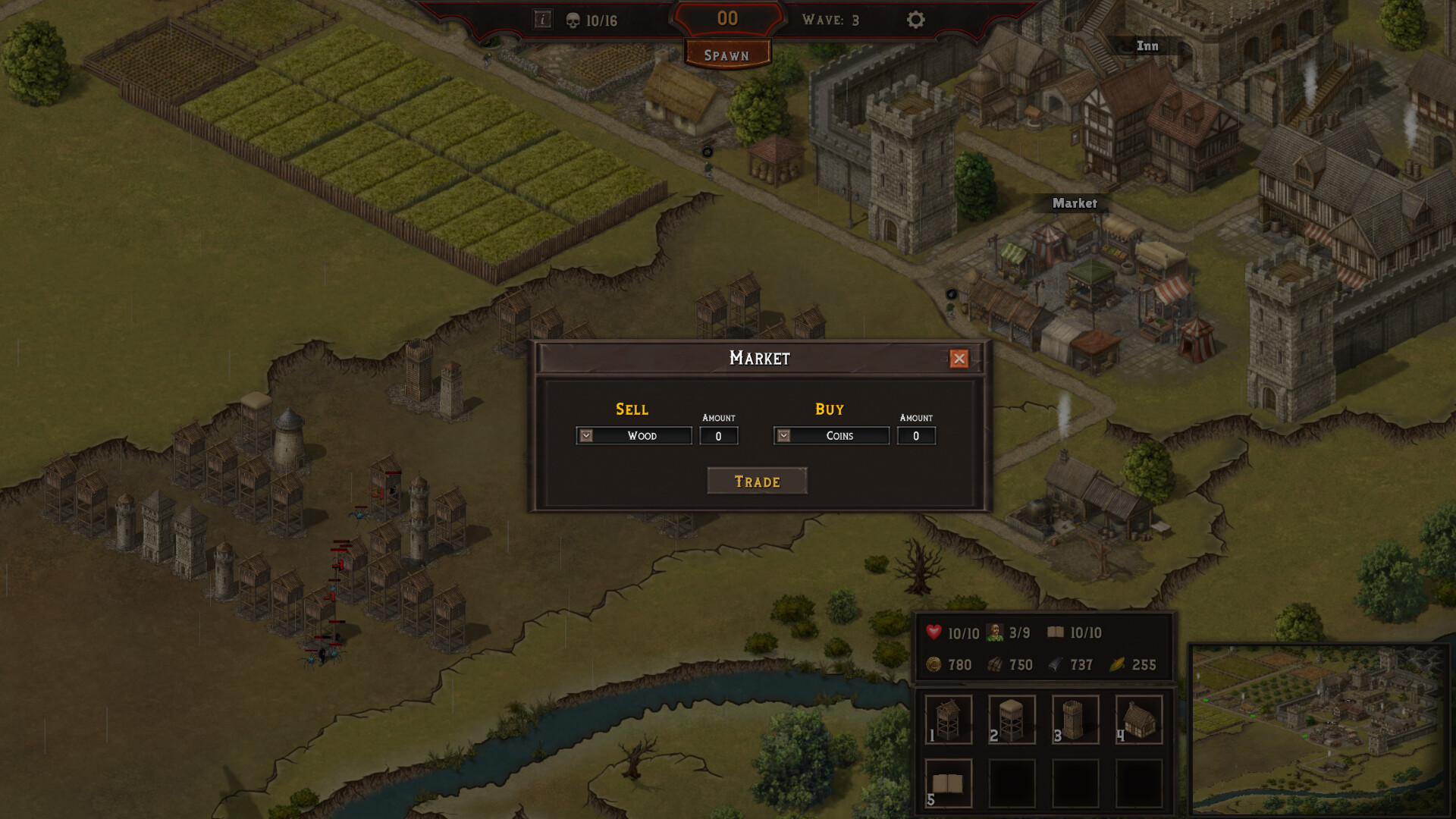This screenshot has width=1456, height=819.
Task: Close the Market window
Action: [x=959, y=358]
